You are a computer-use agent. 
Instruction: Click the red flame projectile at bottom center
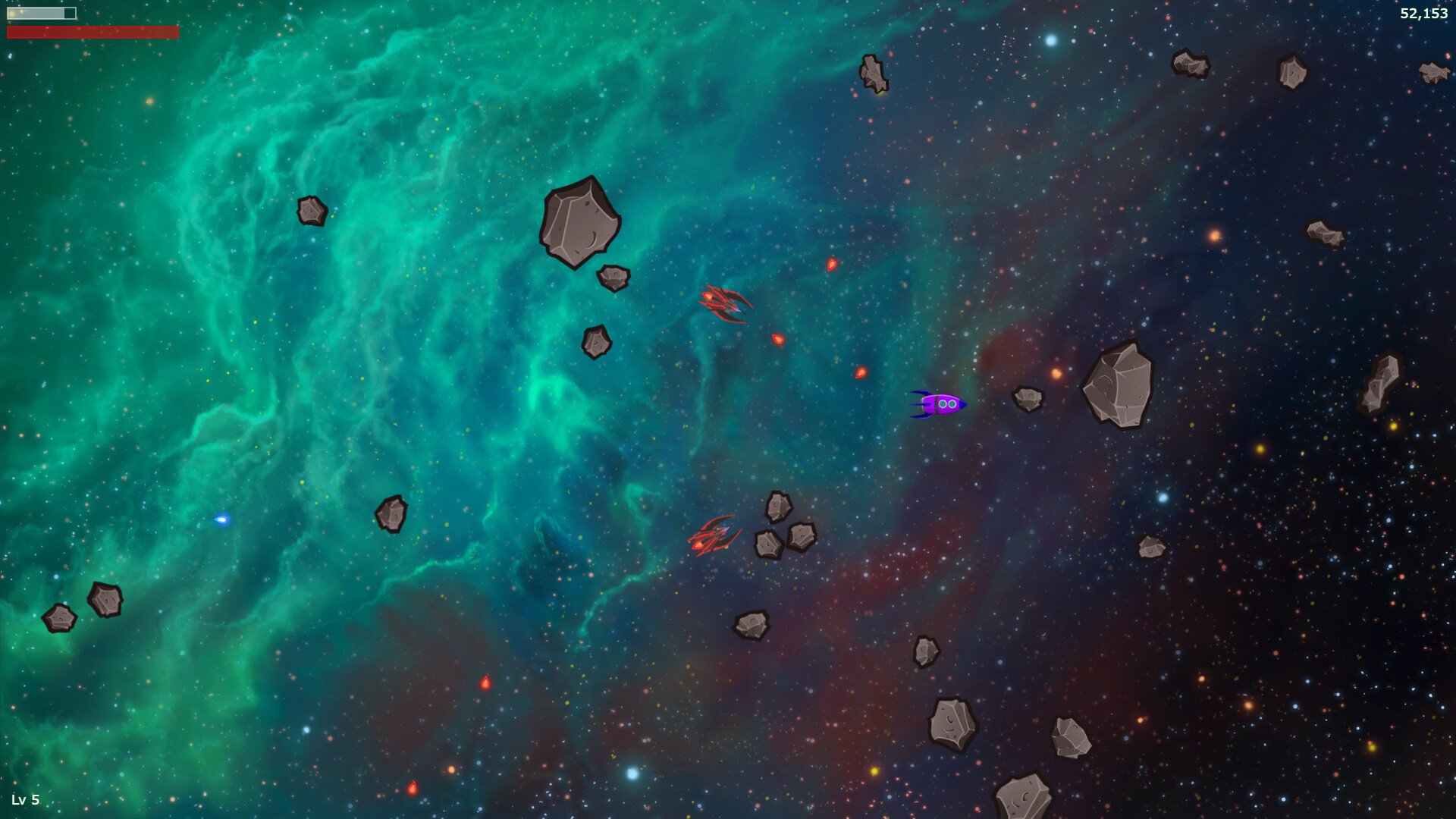coord(485,682)
